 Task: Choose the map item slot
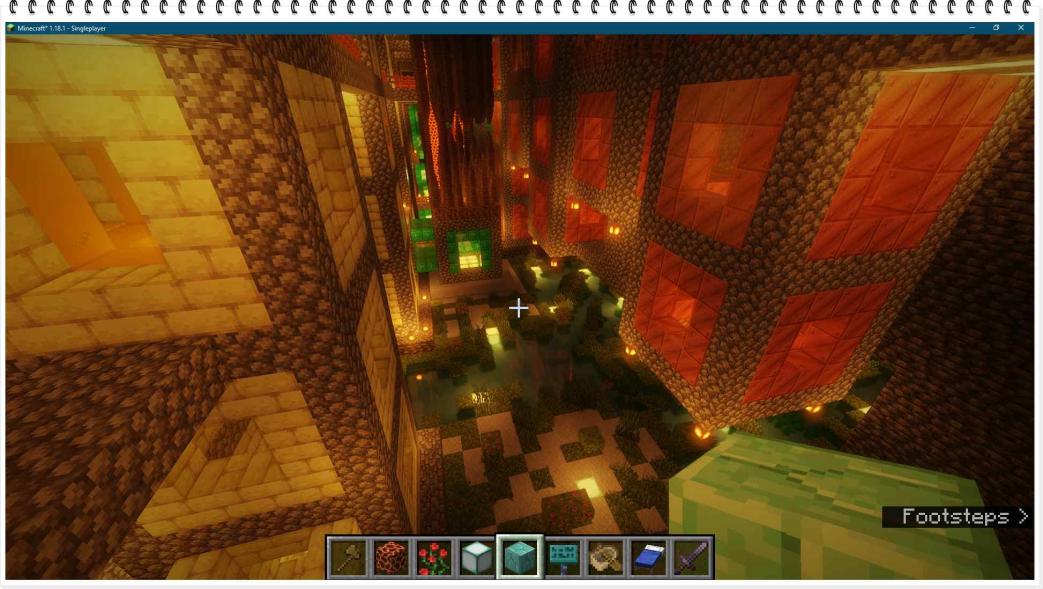coord(606,558)
